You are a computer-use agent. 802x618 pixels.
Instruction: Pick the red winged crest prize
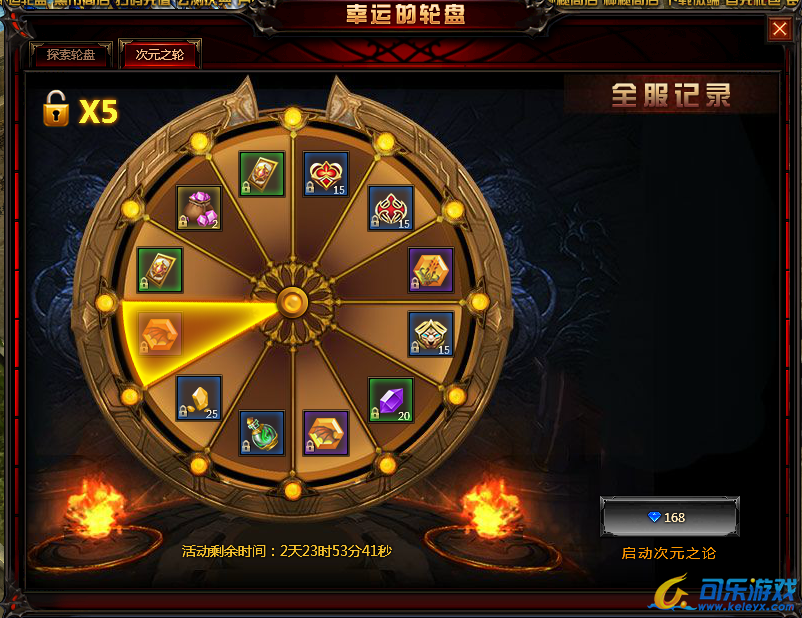[x=390, y=208]
